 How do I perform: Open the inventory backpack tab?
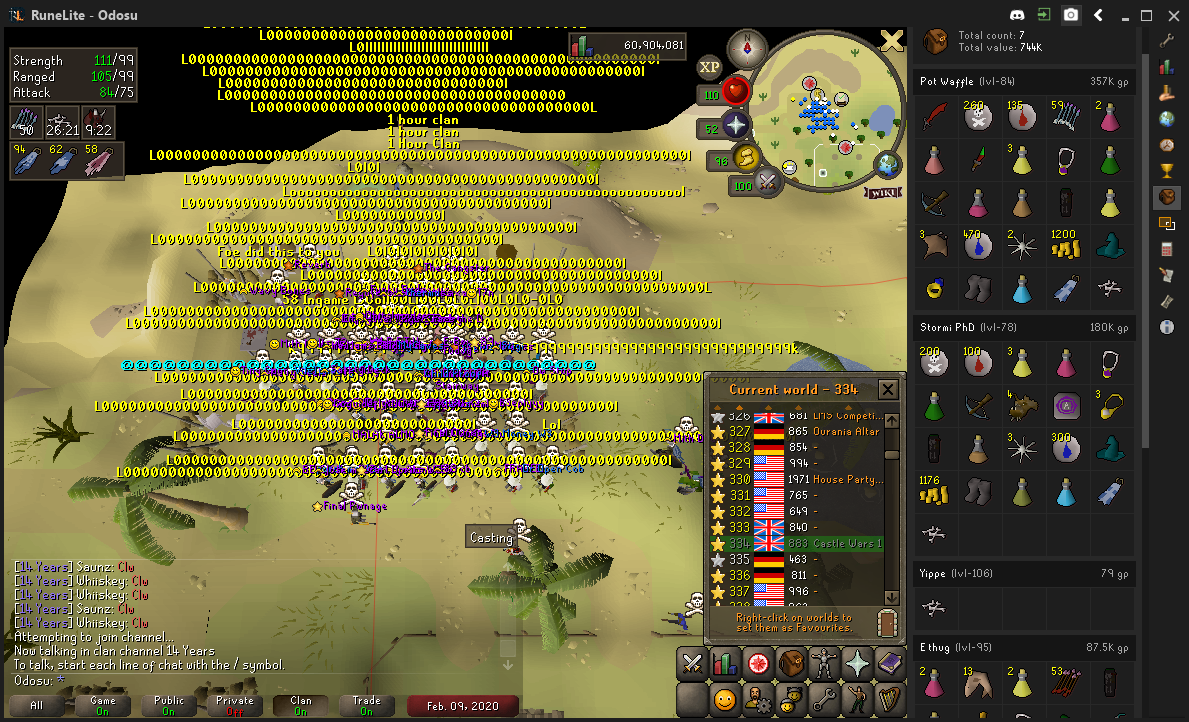click(792, 662)
